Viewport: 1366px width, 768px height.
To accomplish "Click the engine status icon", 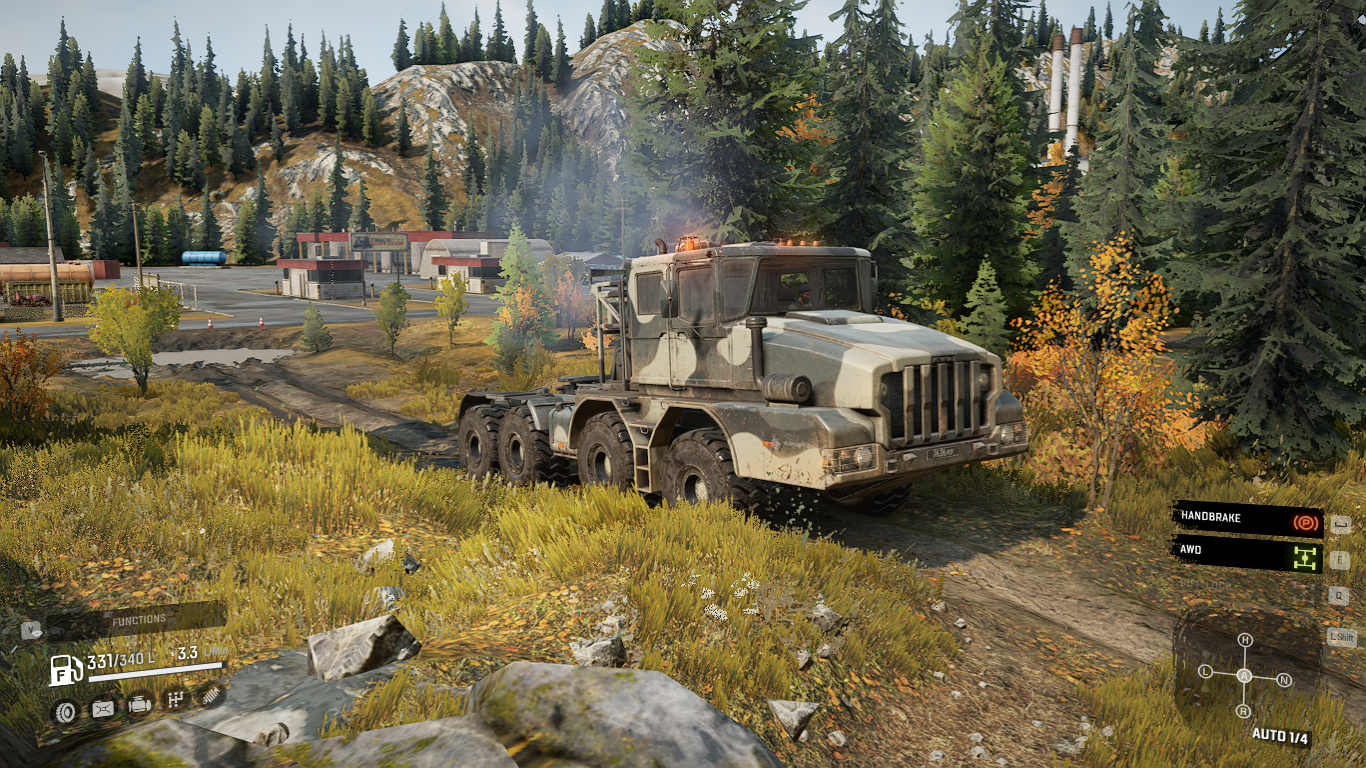I will click(x=139, y=704).
